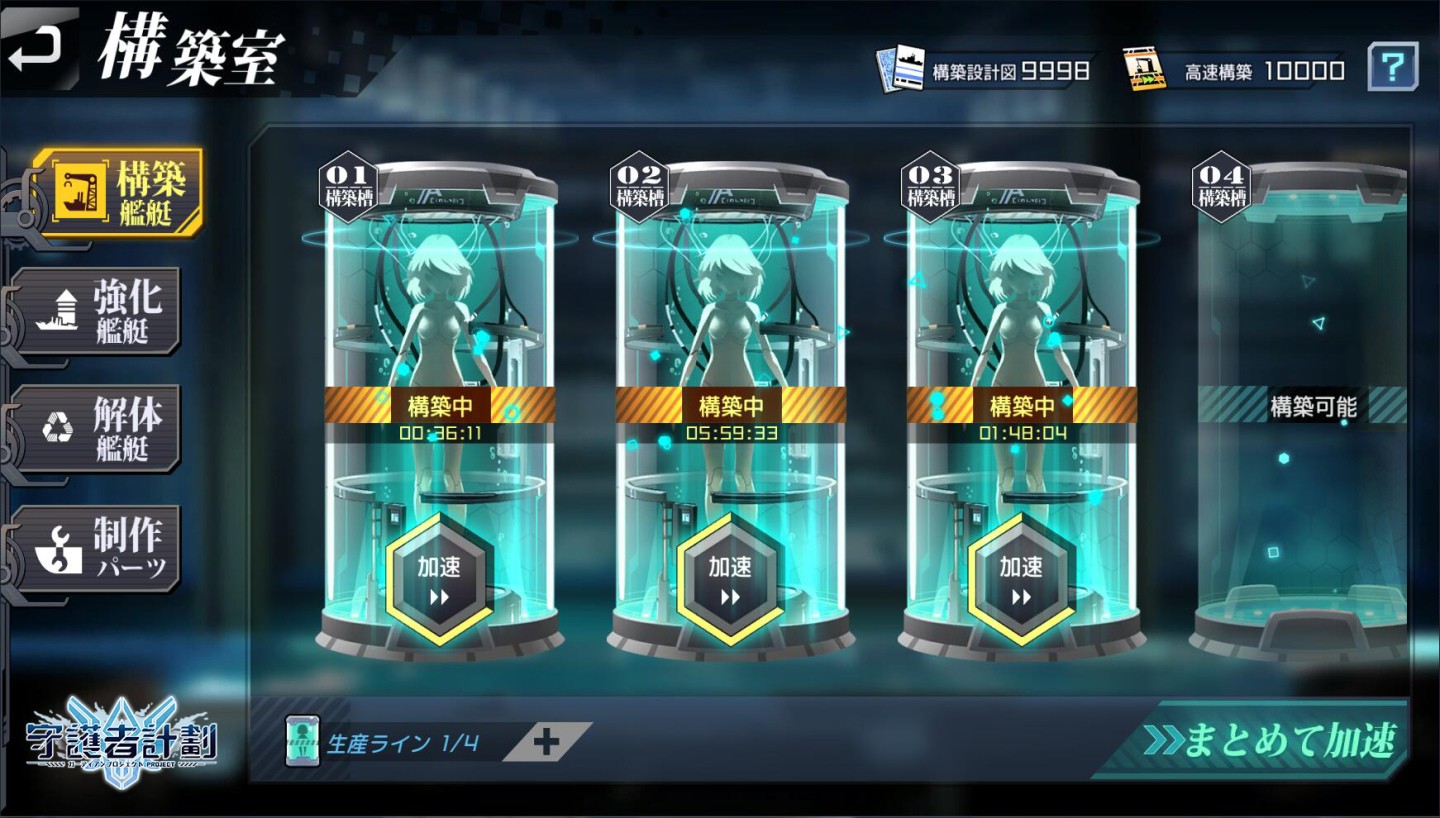Tap the 加速 button on tank 03

pos(1021,579)
